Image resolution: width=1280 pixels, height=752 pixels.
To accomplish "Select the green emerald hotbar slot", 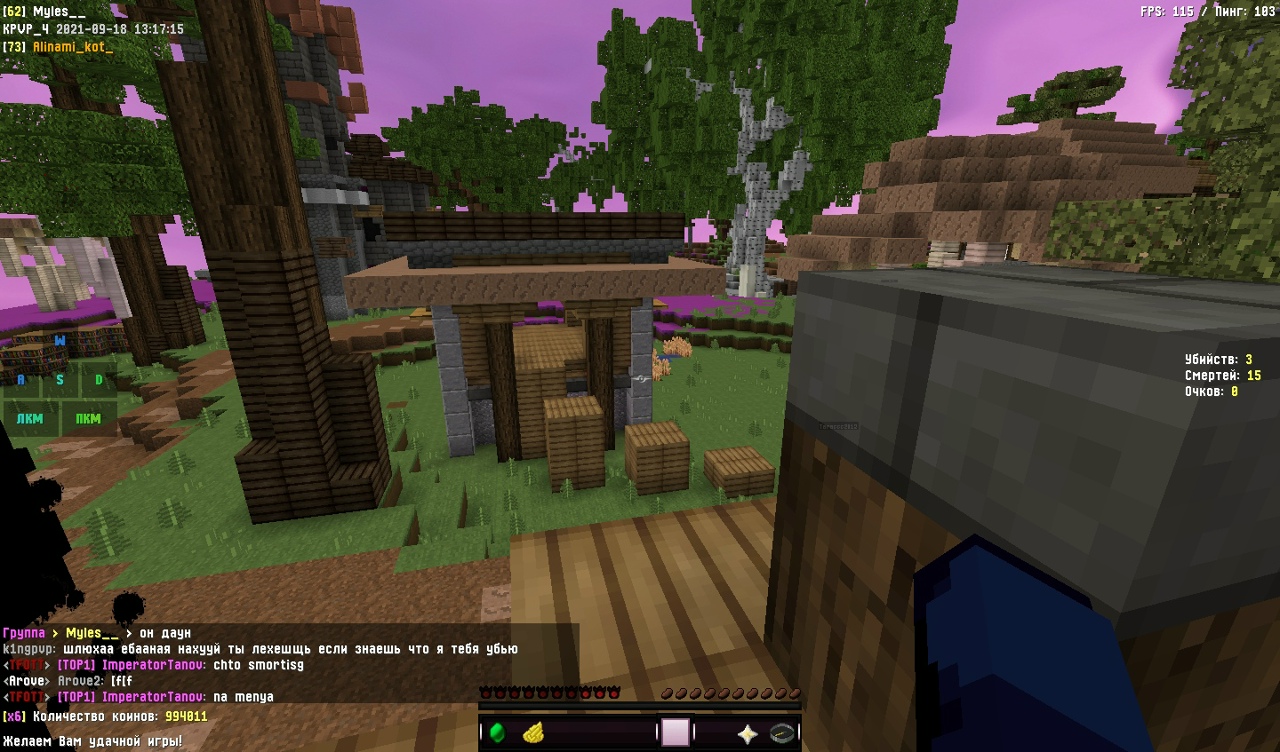I will click(497, 733).
